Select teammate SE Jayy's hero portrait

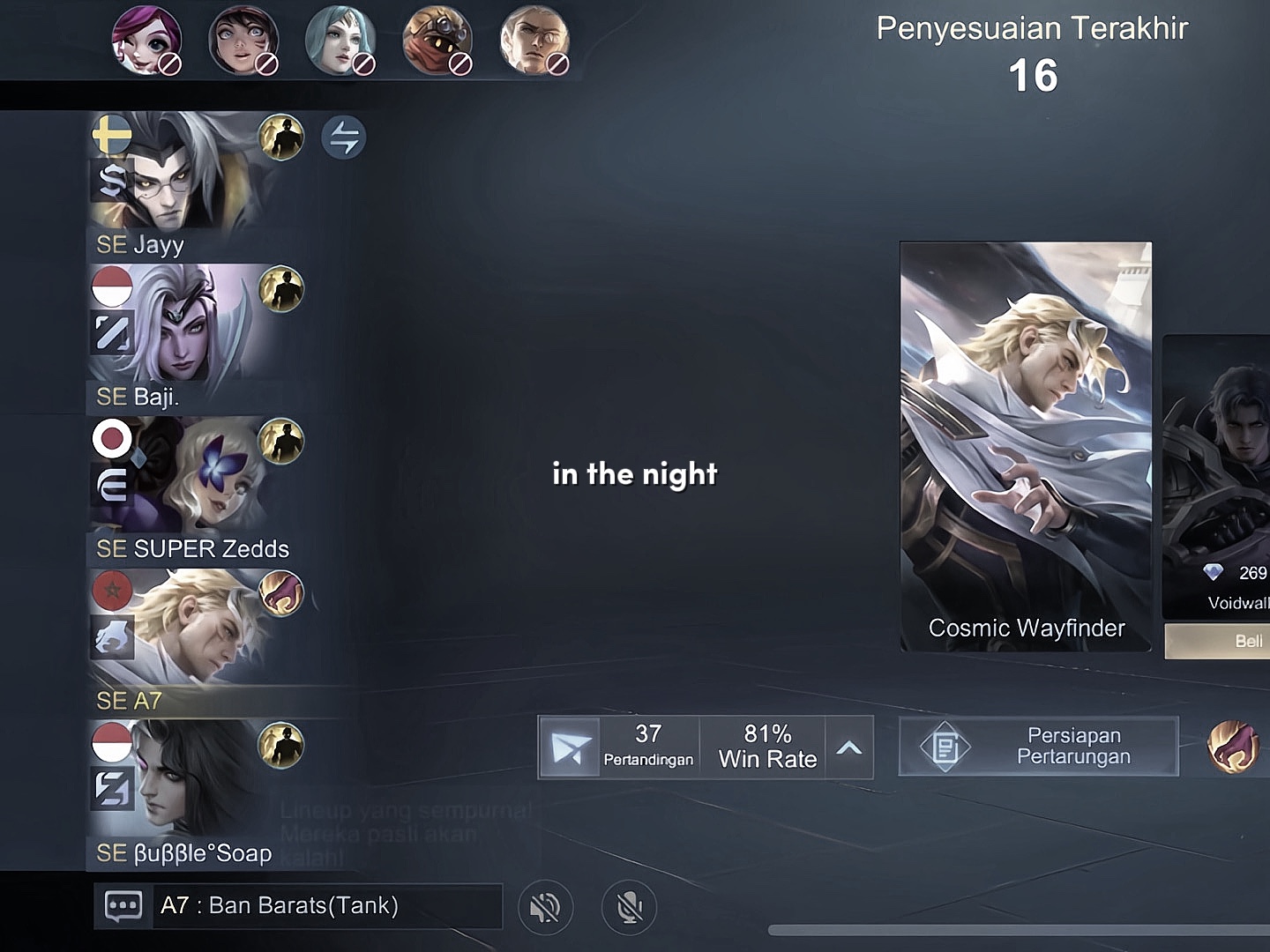[x=176, y=172]
